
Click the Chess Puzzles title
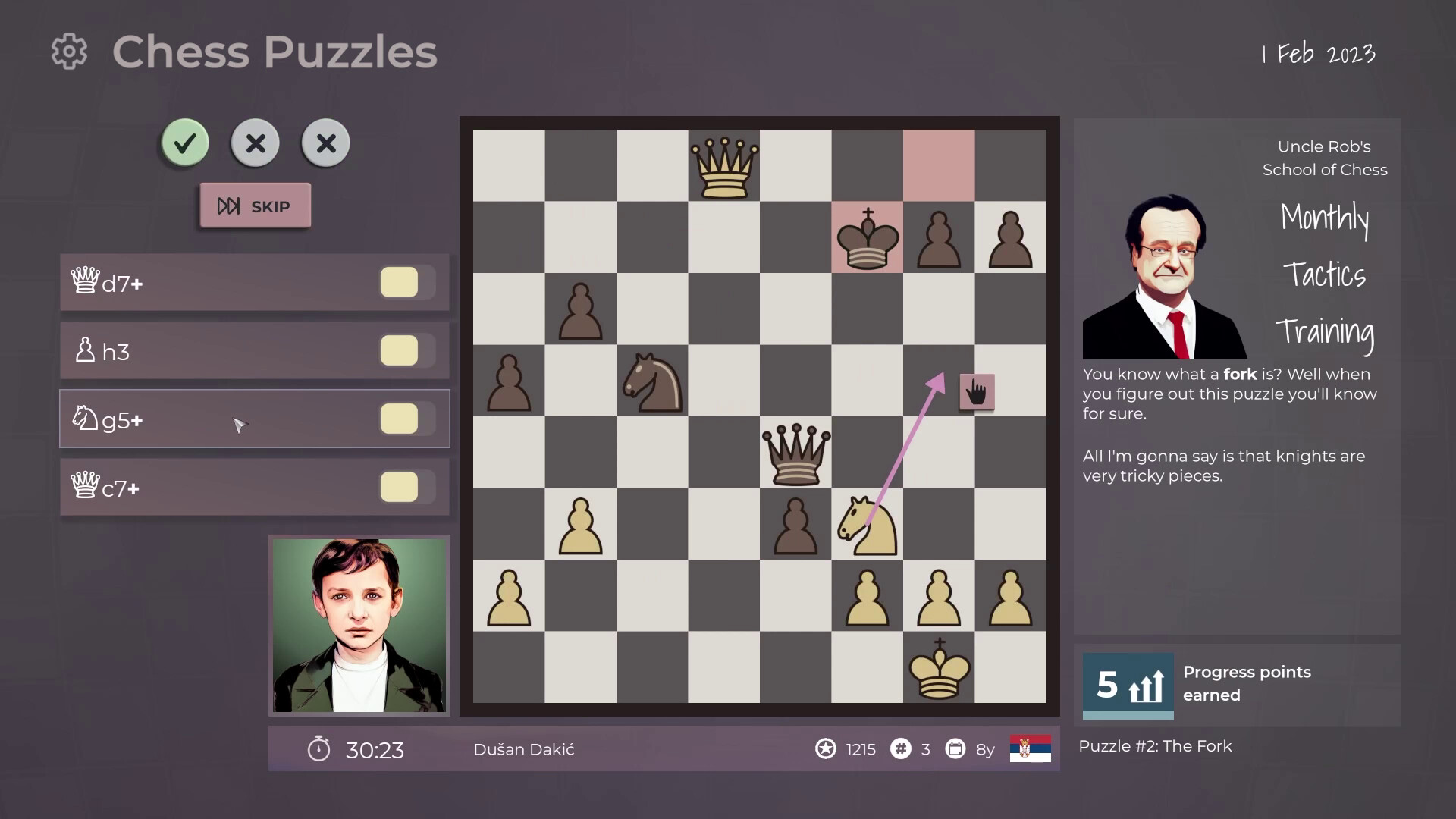click(x=275, y=52)
